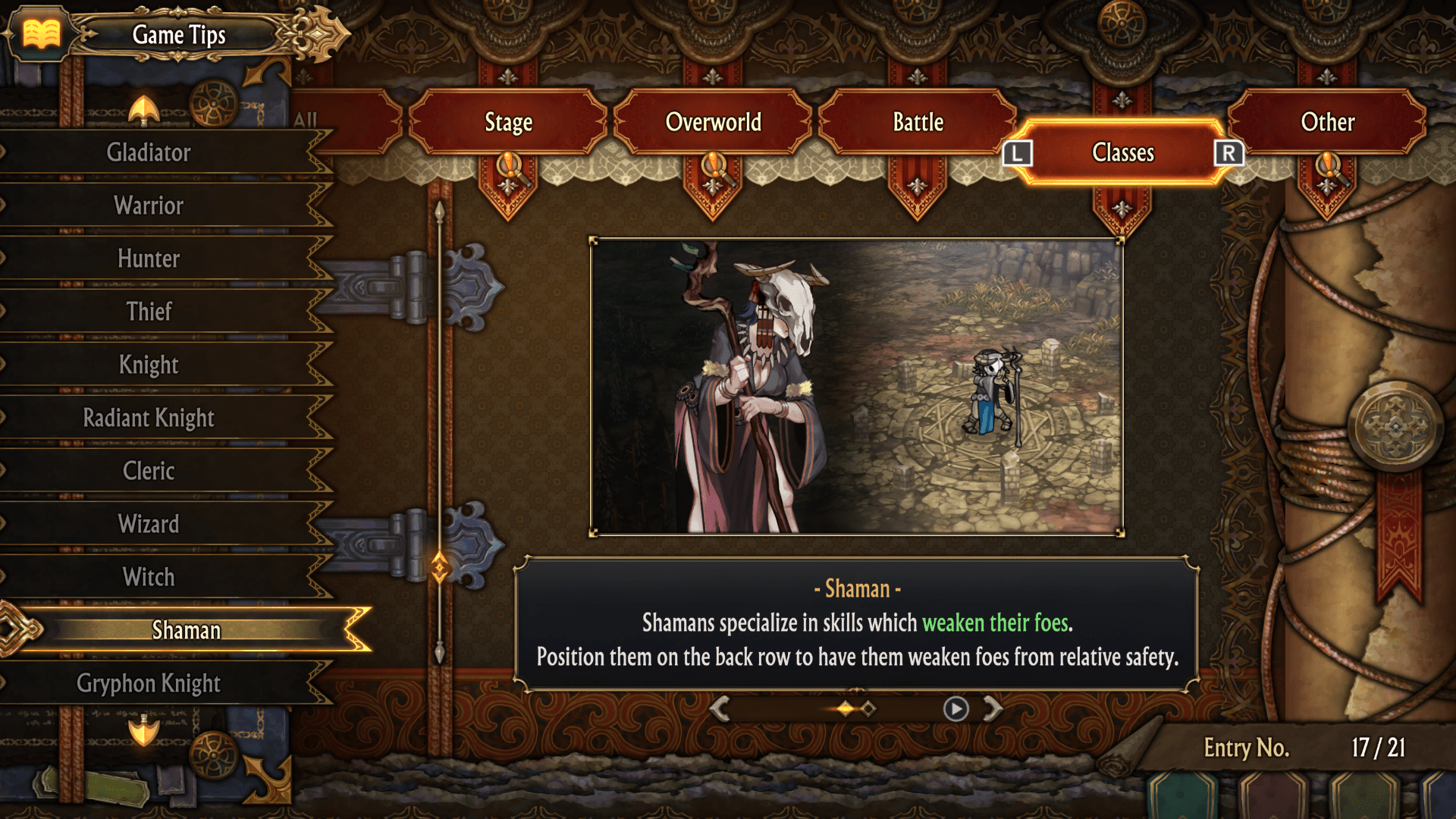Show the Wizard class tip
Viewport: 1456px width, 819px height.
tap(149, 524)
